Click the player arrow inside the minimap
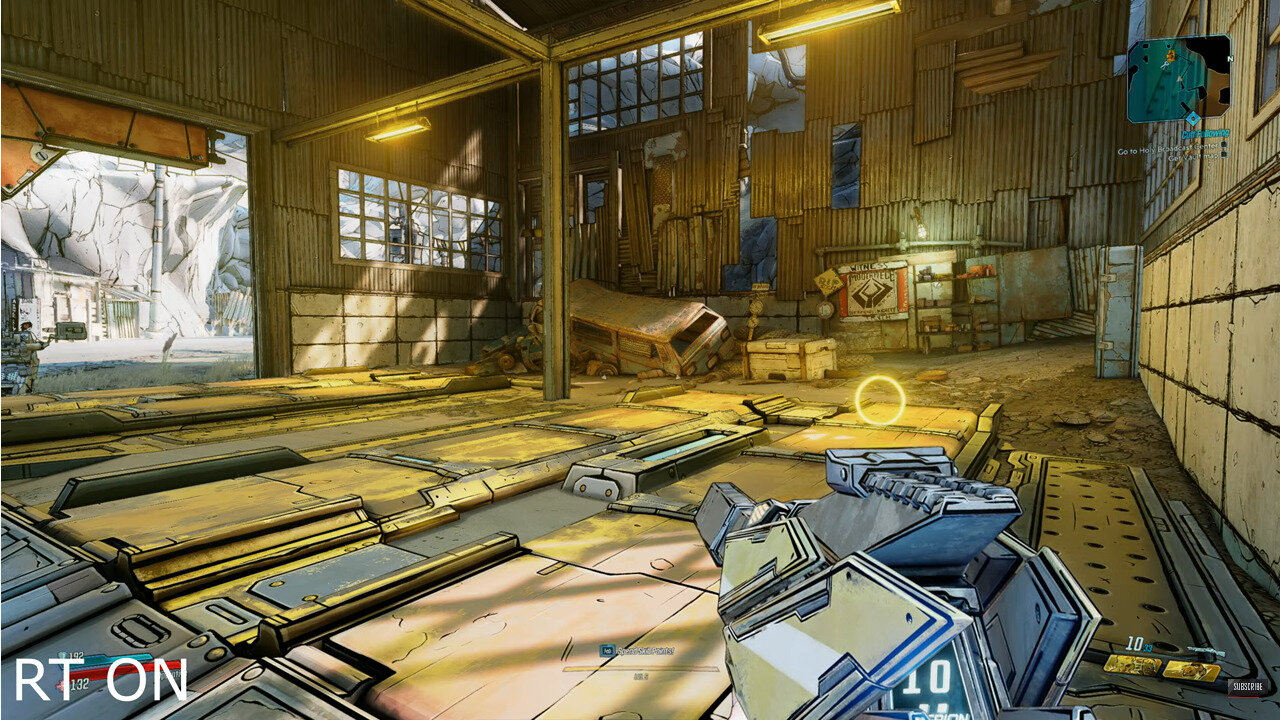Image resolution: width=1280 pixels, height=720 pixels. [1179, 78]
